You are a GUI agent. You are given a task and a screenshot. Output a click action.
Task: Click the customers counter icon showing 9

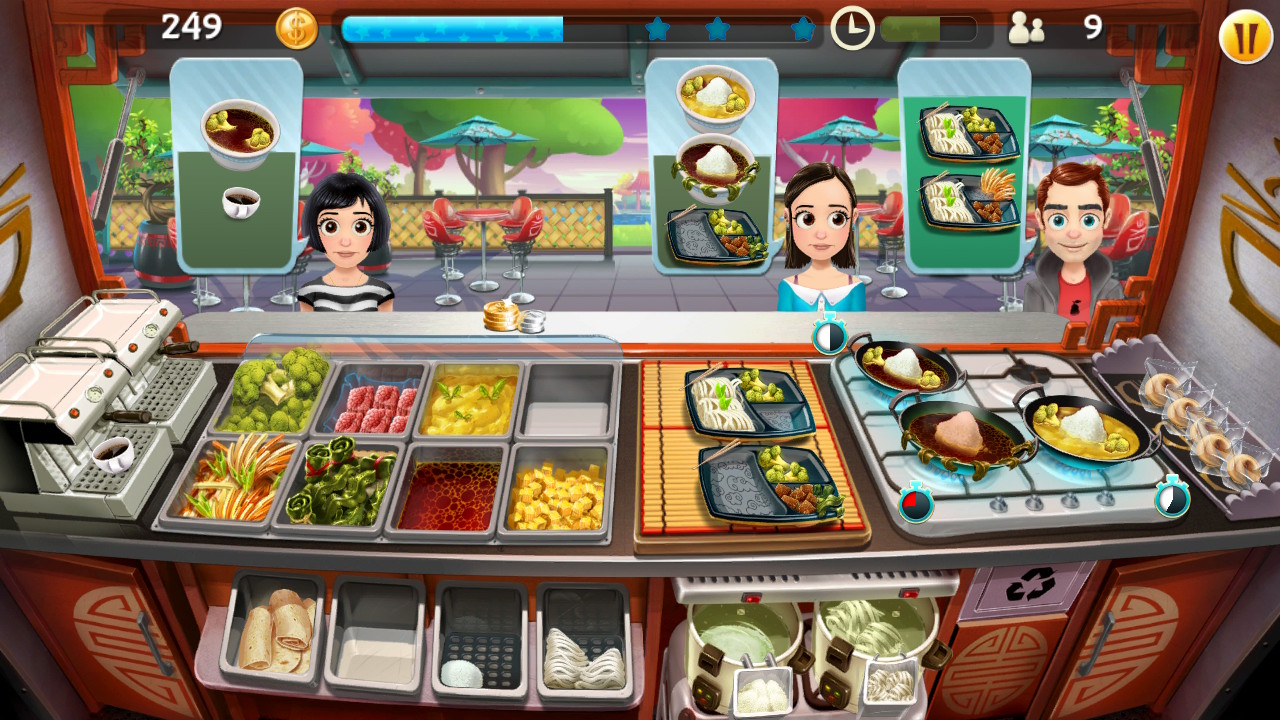(x=1025, y=30)
